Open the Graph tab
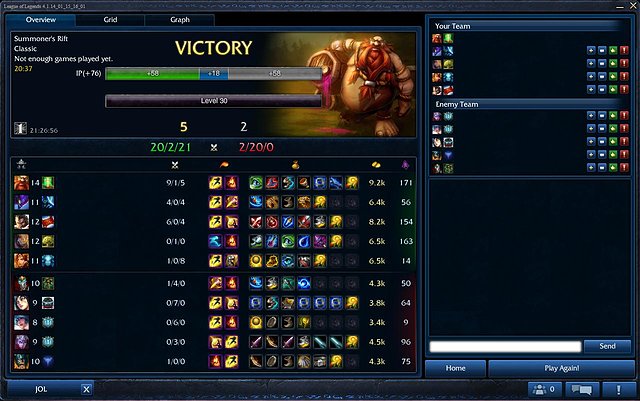 click(x=180, y=20)
